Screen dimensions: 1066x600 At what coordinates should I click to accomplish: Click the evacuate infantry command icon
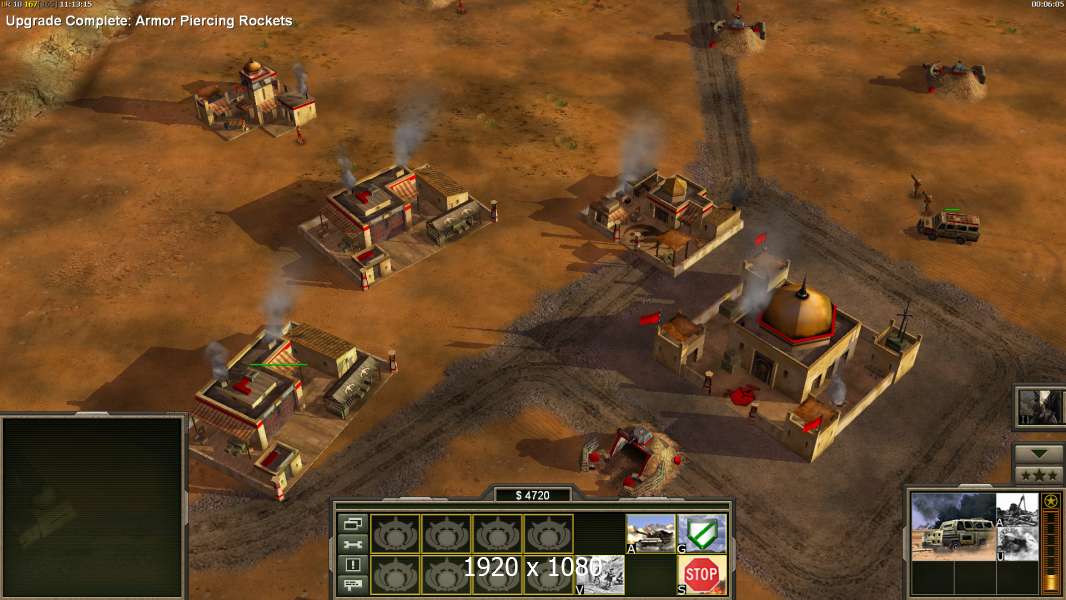point(600,573)
